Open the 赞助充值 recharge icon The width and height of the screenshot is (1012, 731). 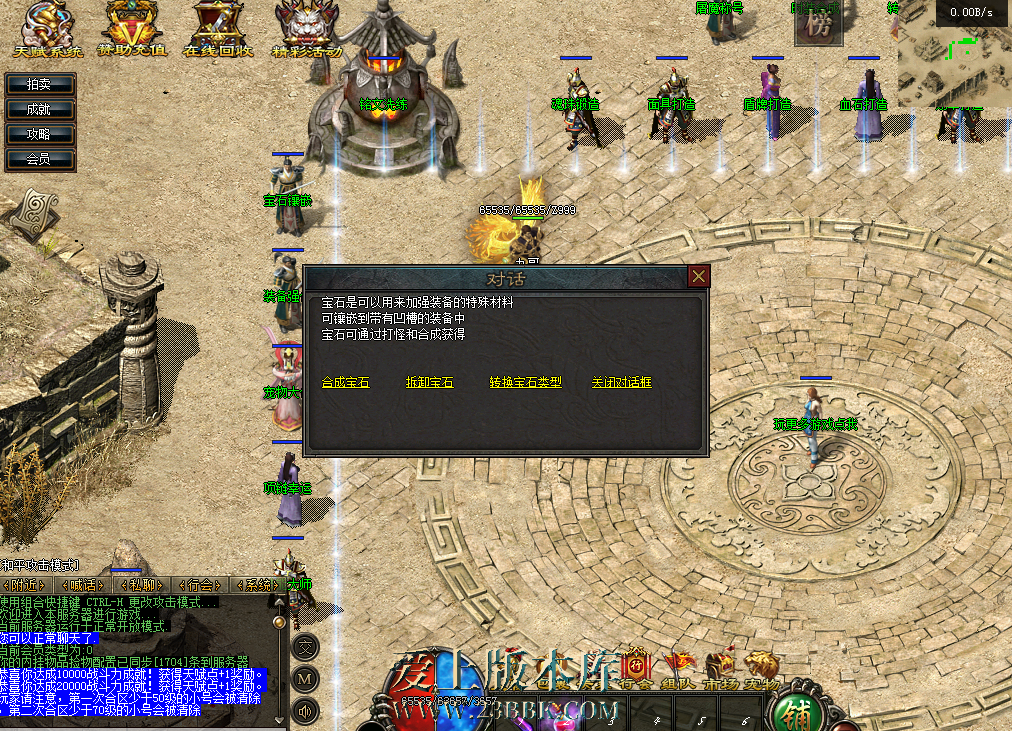[x=133, y=29]
